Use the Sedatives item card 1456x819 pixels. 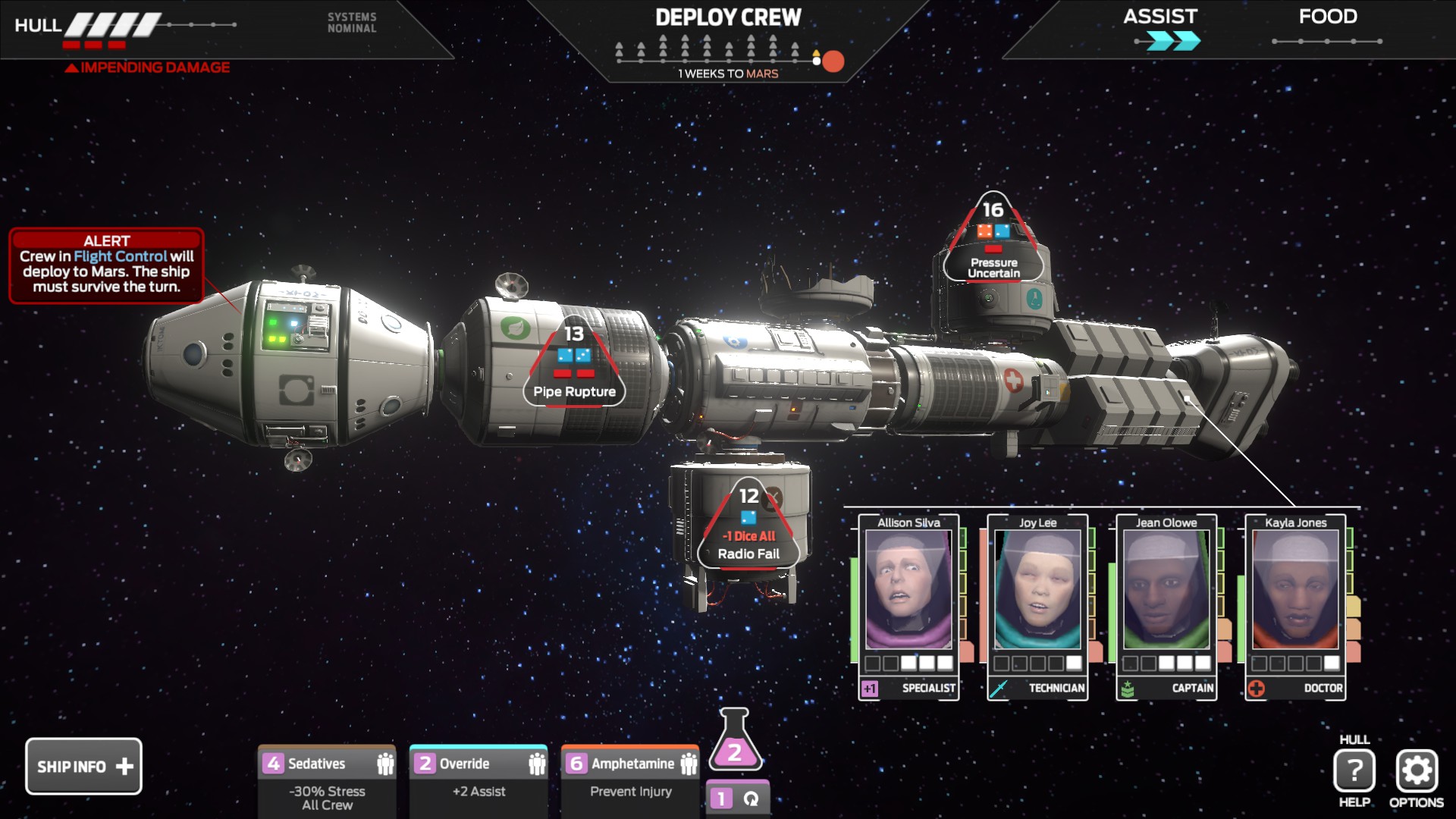327,781
